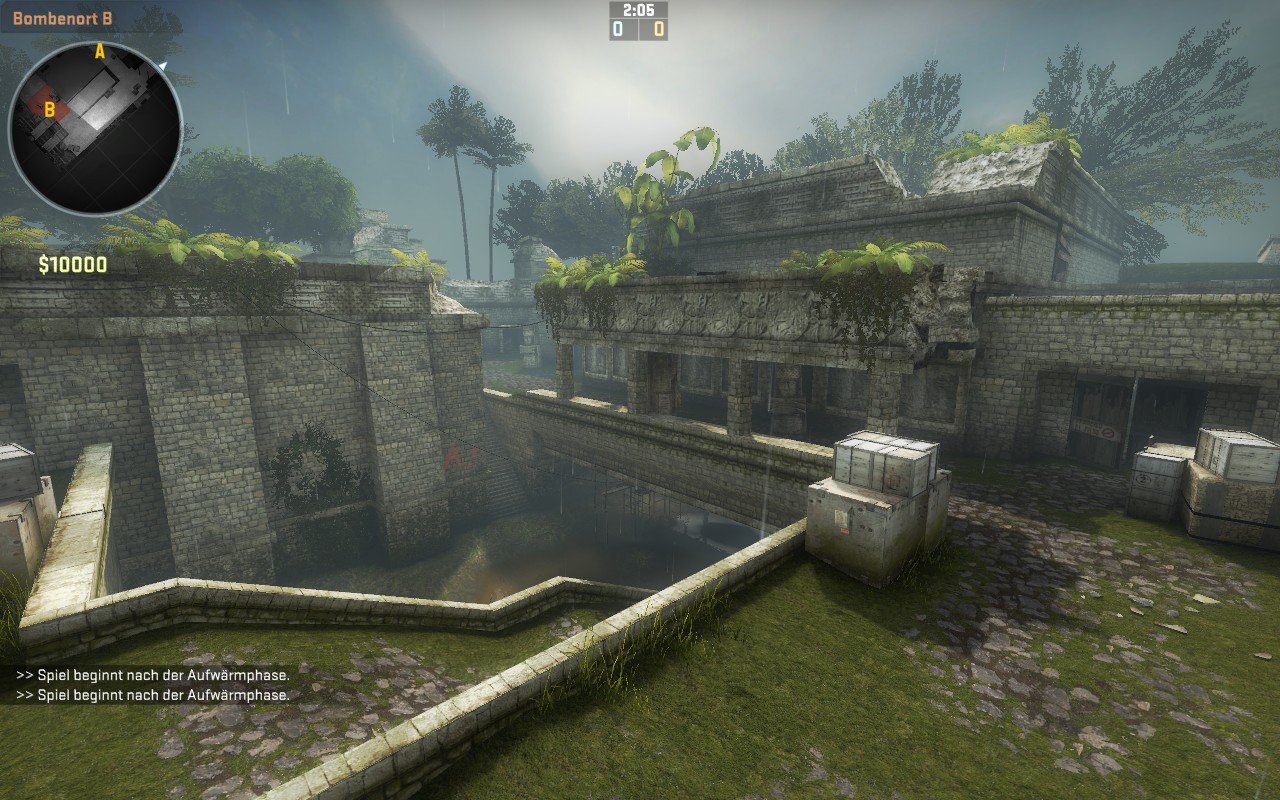Select bombsite A marker on the radar
1280x800 pixels.
(99, 52)
